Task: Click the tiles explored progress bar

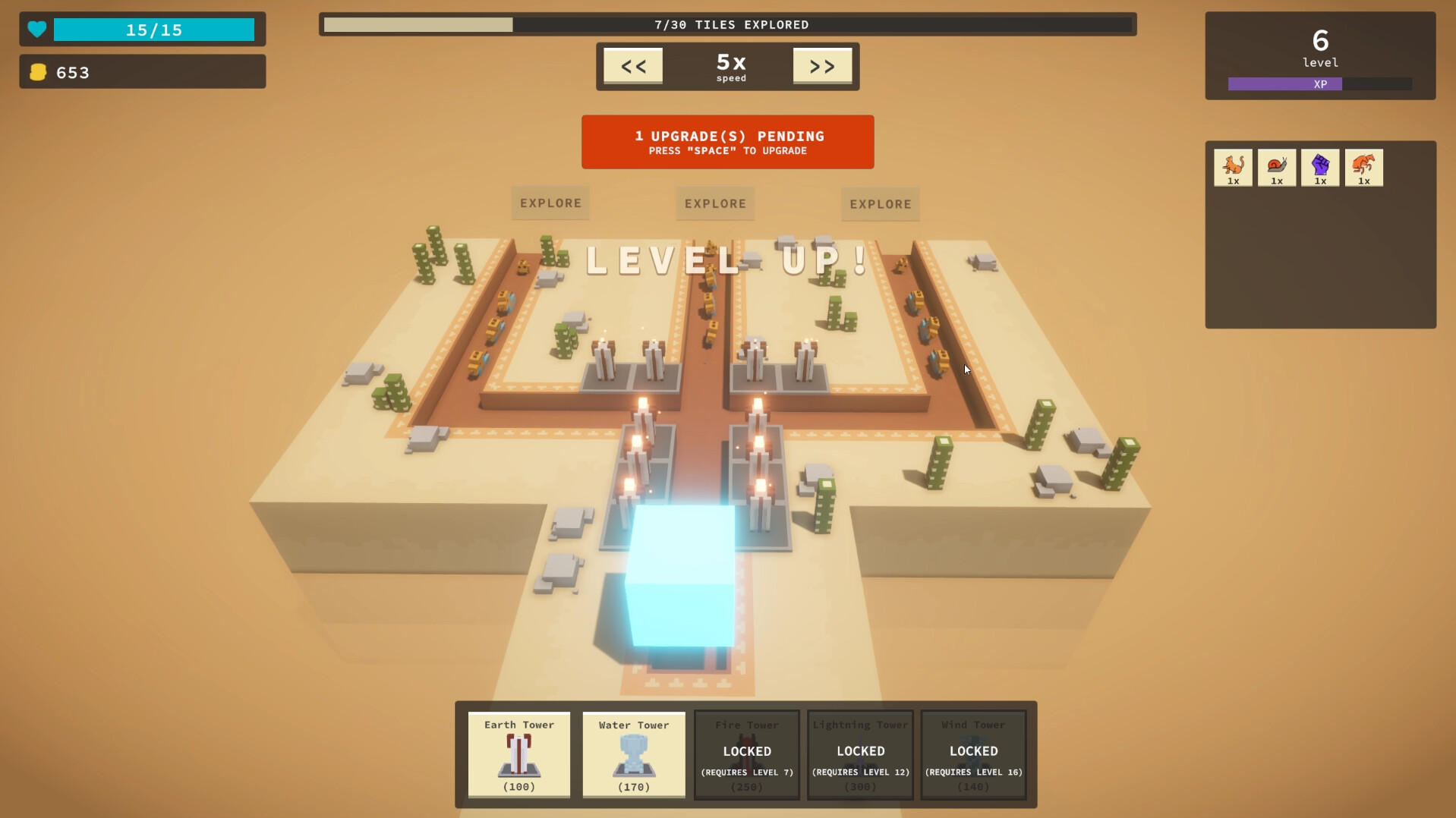Action: (x=727, y=24)
